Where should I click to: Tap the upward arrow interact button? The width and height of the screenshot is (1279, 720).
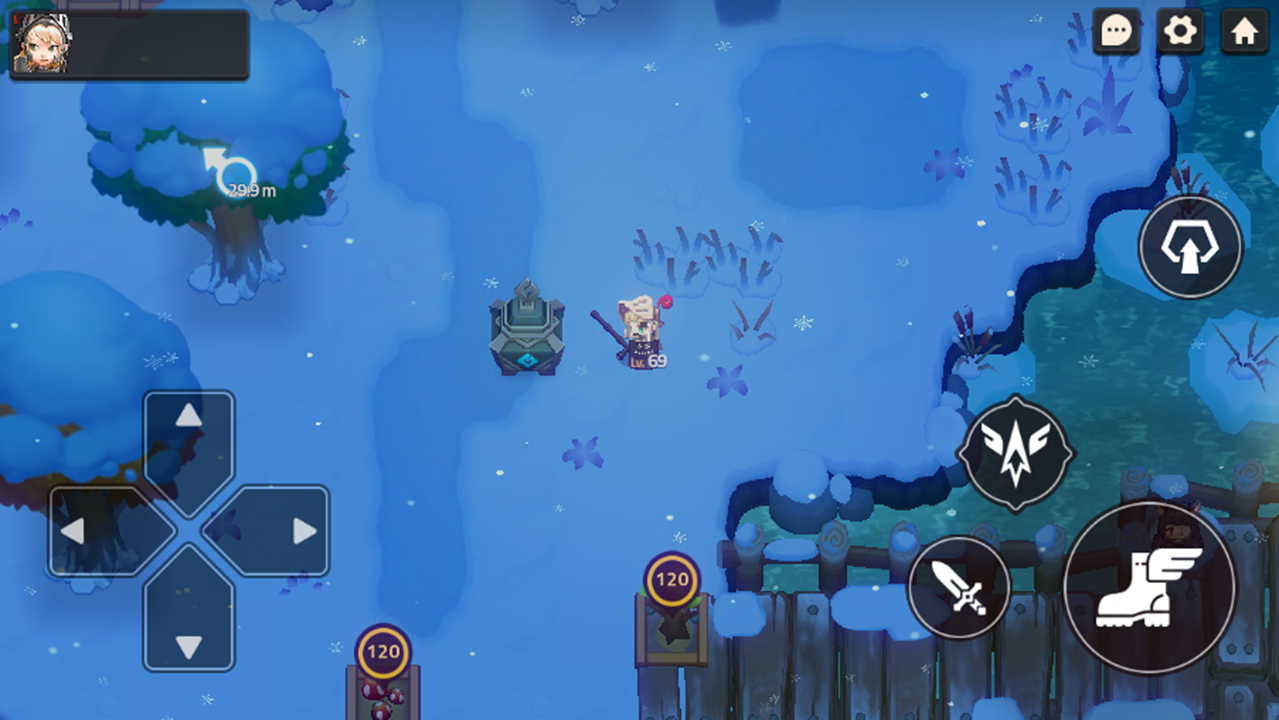(x=1190, y=246)
